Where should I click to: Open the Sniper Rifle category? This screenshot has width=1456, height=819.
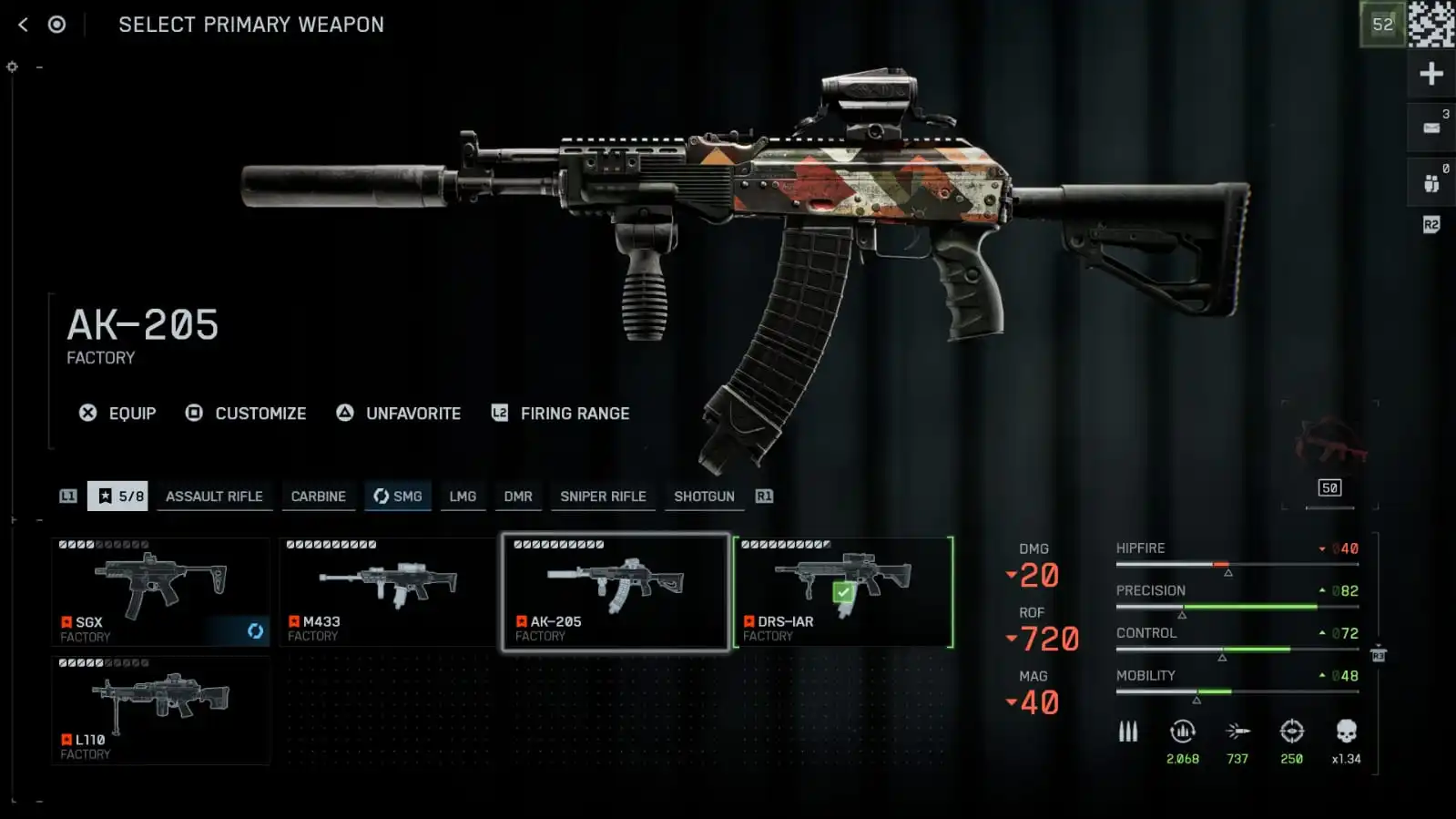[603, 497]
